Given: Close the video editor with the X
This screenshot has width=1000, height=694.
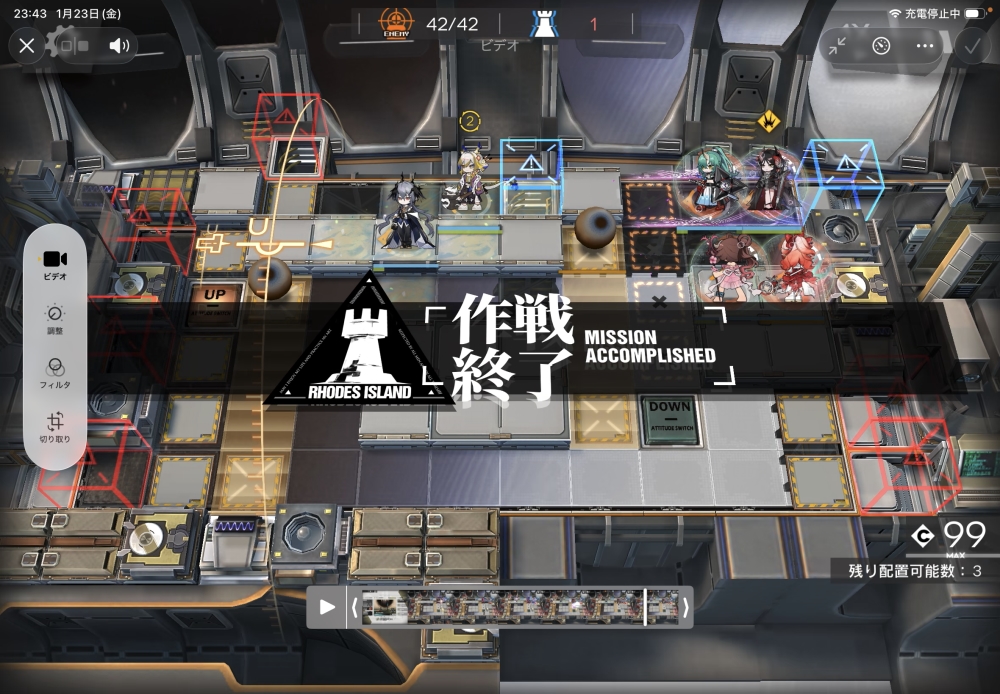Looking at the screenshot, I should [27, 45].
